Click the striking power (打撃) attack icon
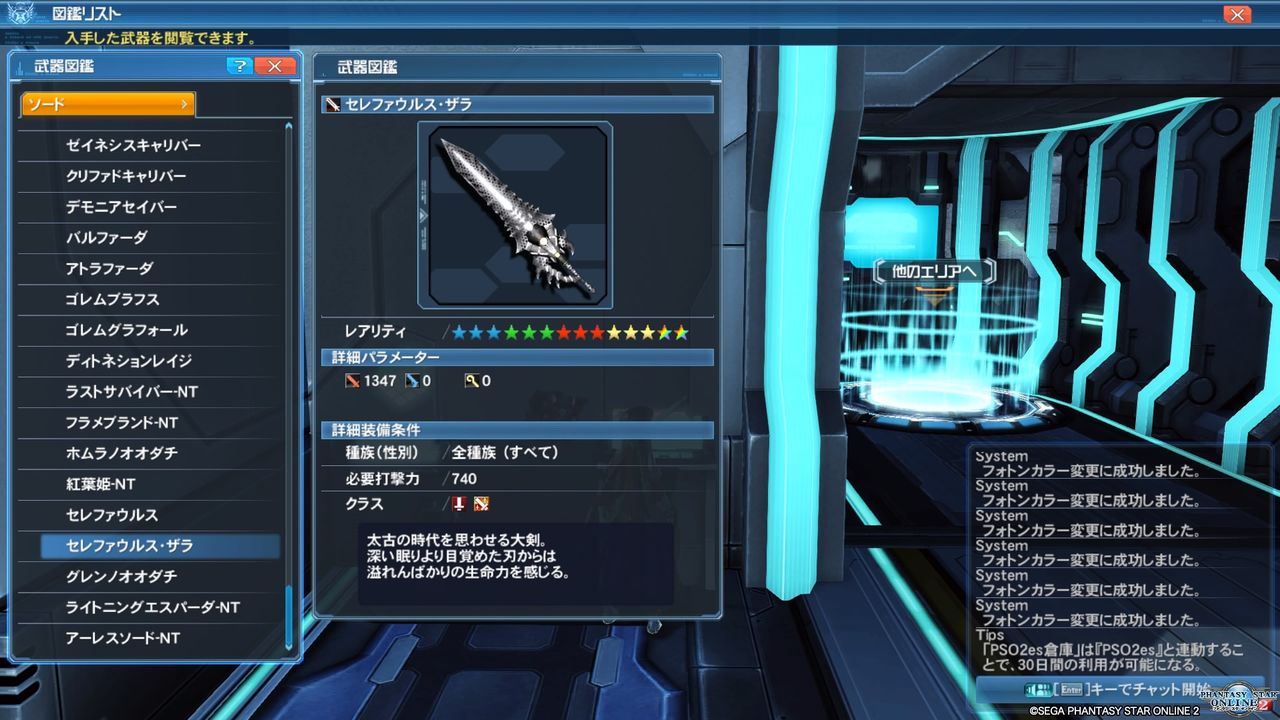Image resolution: width=1280 pixels, height=720 pixels. coord(355,381)
